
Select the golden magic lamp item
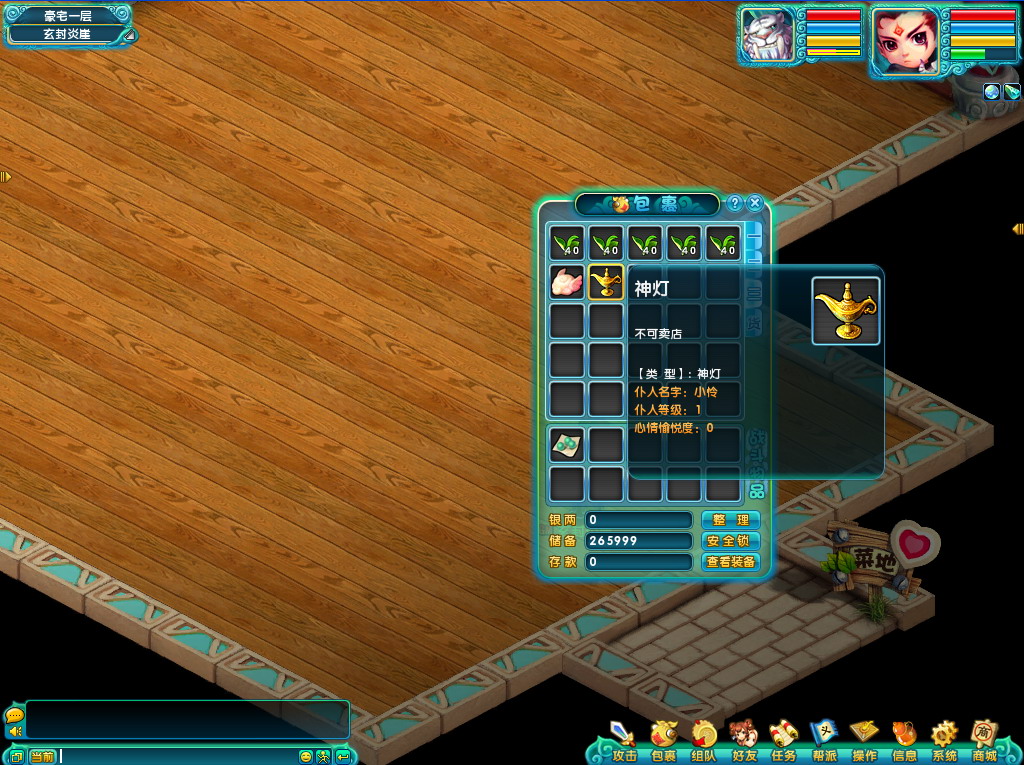point(606,283)
